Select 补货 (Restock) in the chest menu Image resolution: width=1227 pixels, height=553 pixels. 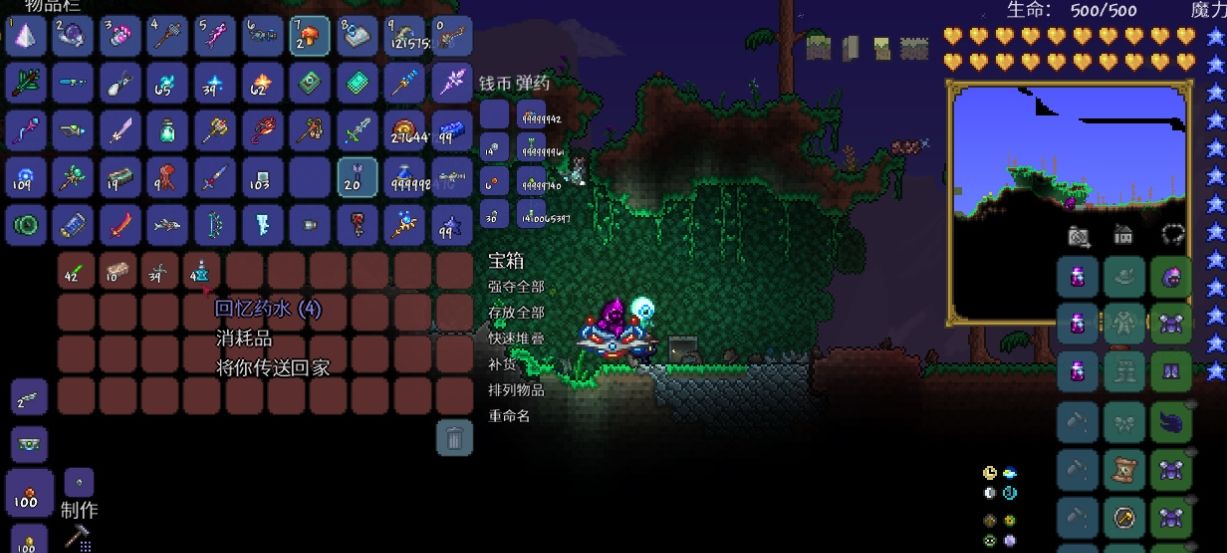tap(501, 365)
